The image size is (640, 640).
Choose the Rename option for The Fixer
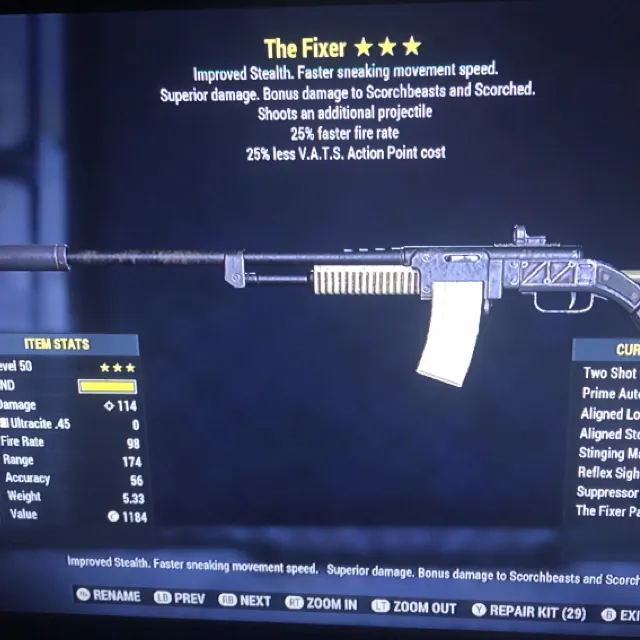point(108,597)
